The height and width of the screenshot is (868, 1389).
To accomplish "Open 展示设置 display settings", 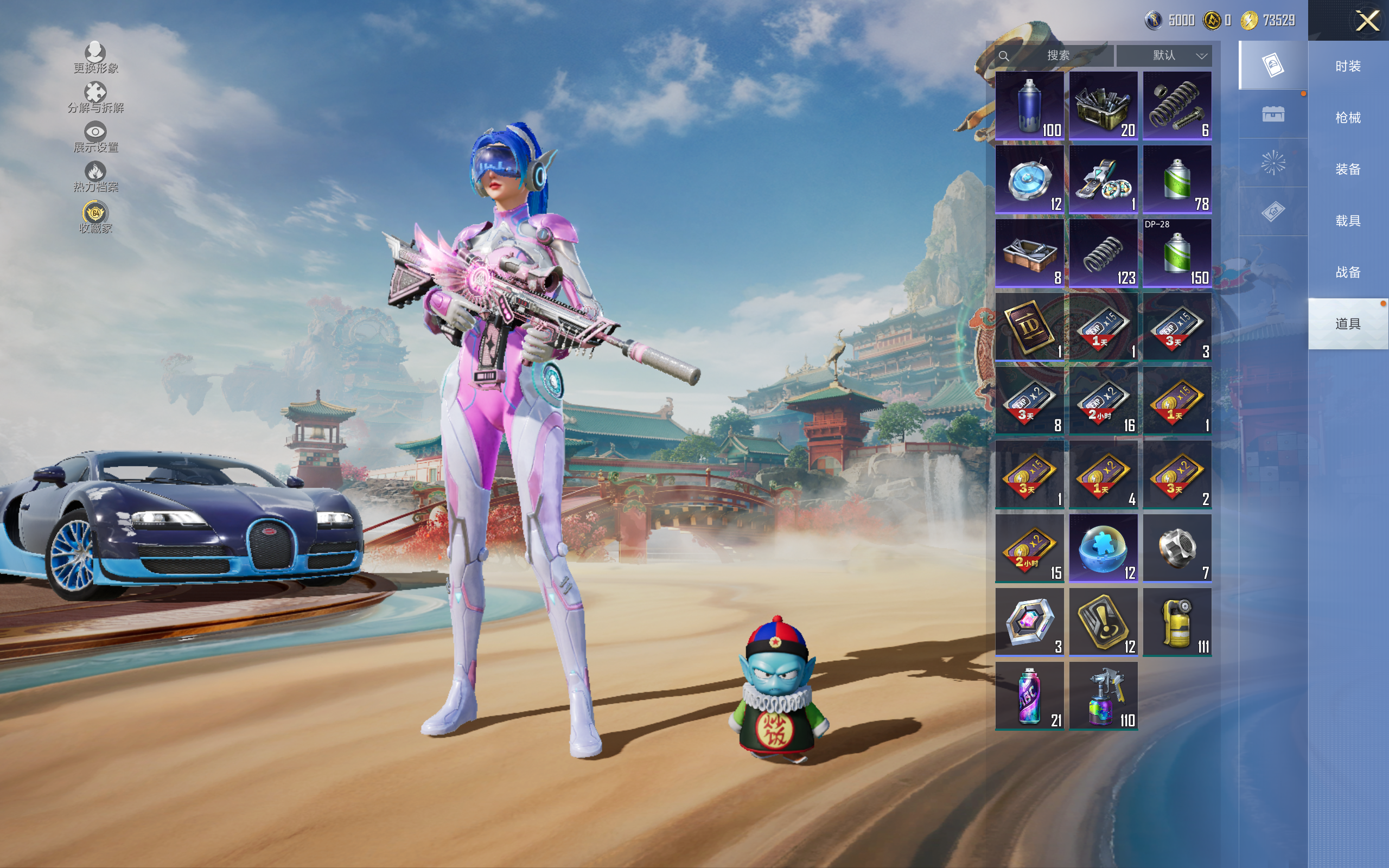I will coord(95,137).
